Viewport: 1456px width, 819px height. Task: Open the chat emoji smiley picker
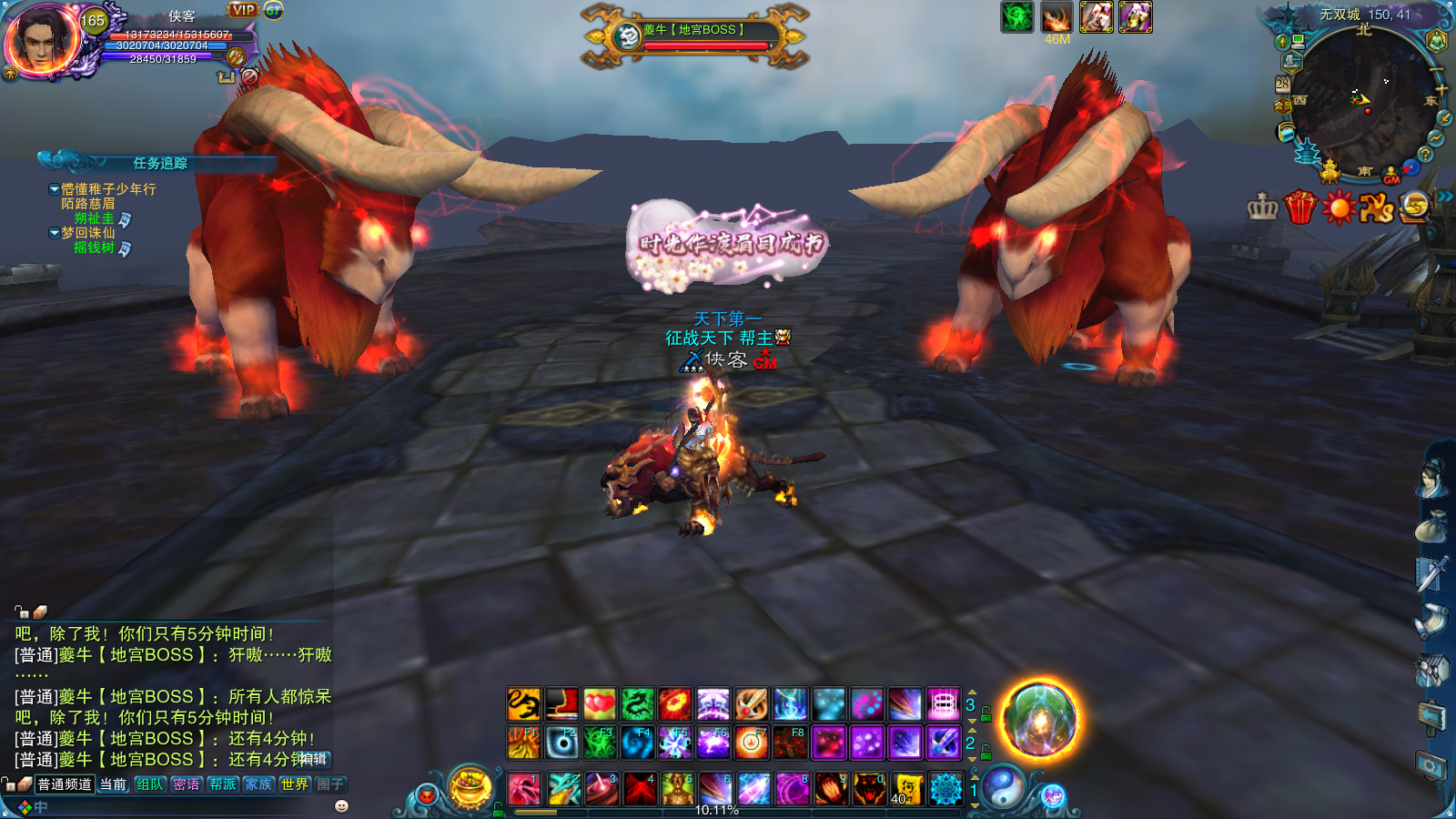[x=341, y=806]
